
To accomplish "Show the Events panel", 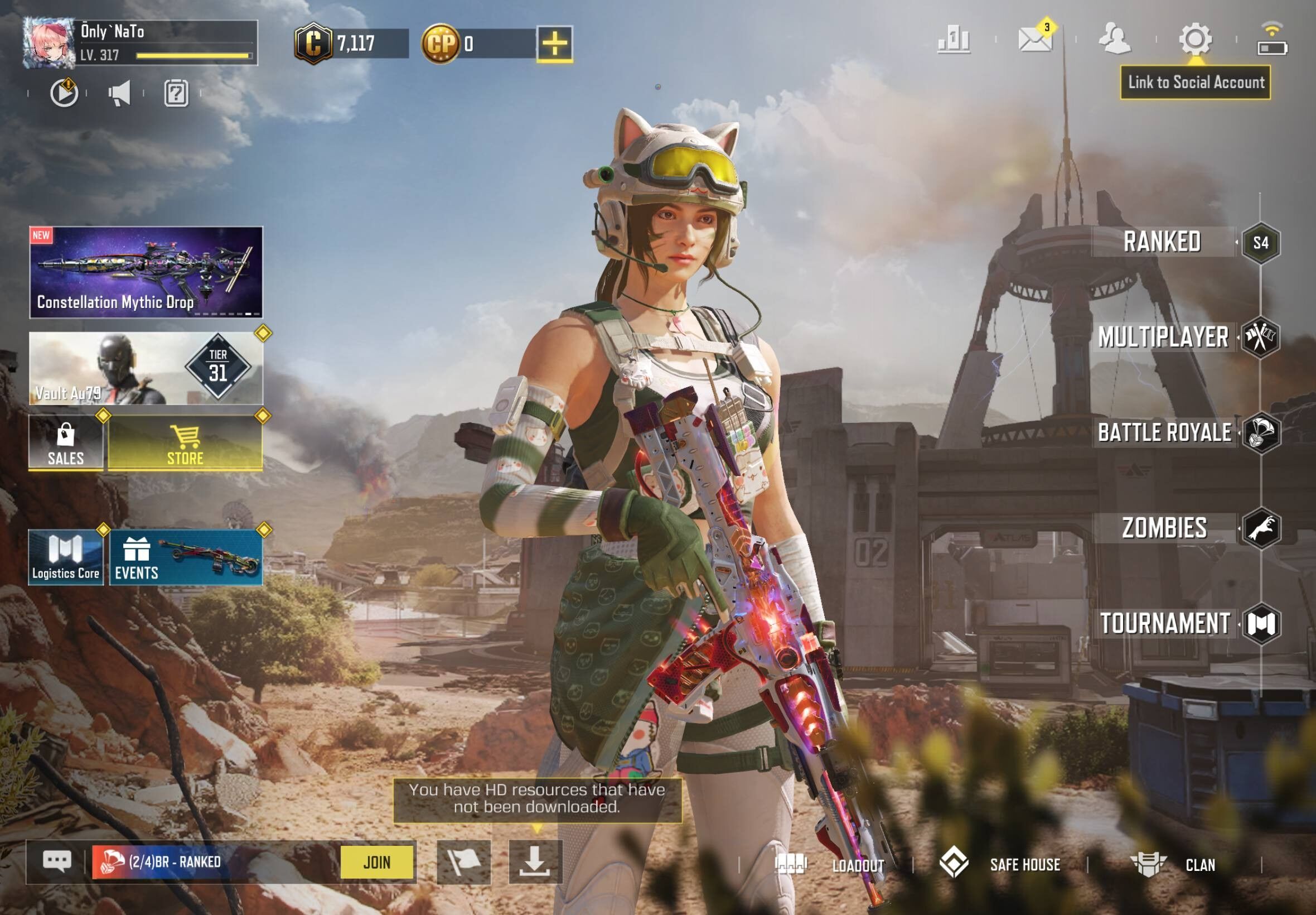I will tap(186, 557).
